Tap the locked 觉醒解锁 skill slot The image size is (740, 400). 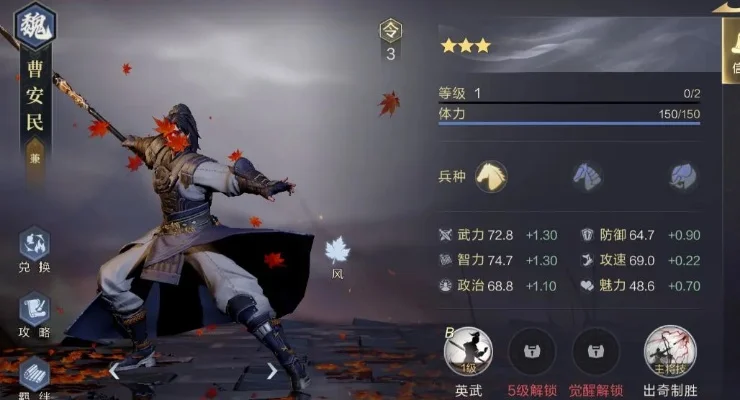click(x=596, y=353)
